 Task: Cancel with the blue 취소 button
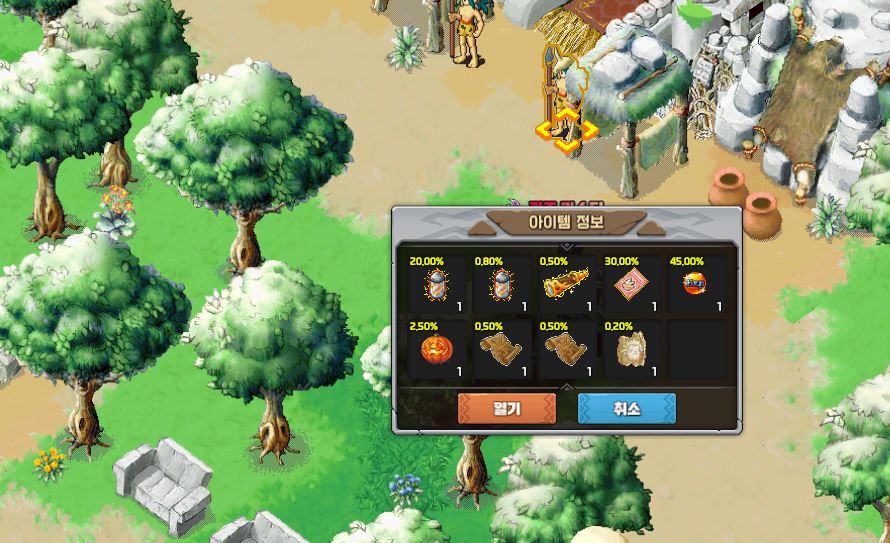click(x=627, y=409)
